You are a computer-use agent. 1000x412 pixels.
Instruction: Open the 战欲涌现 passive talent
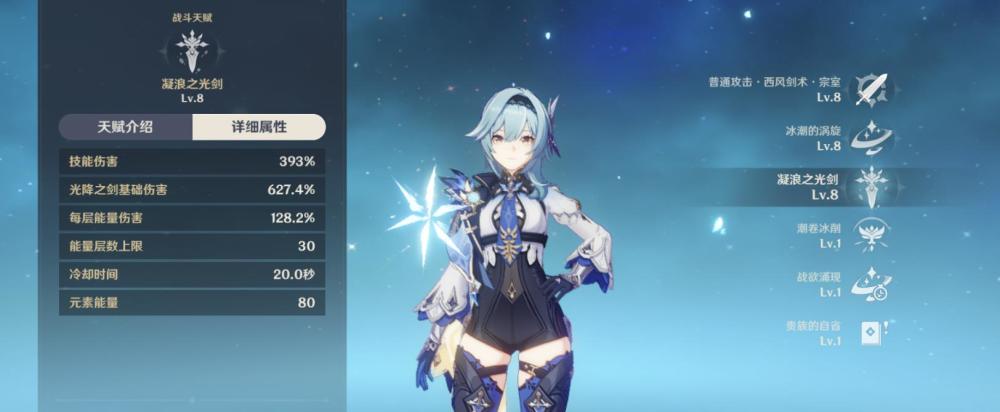870,284
